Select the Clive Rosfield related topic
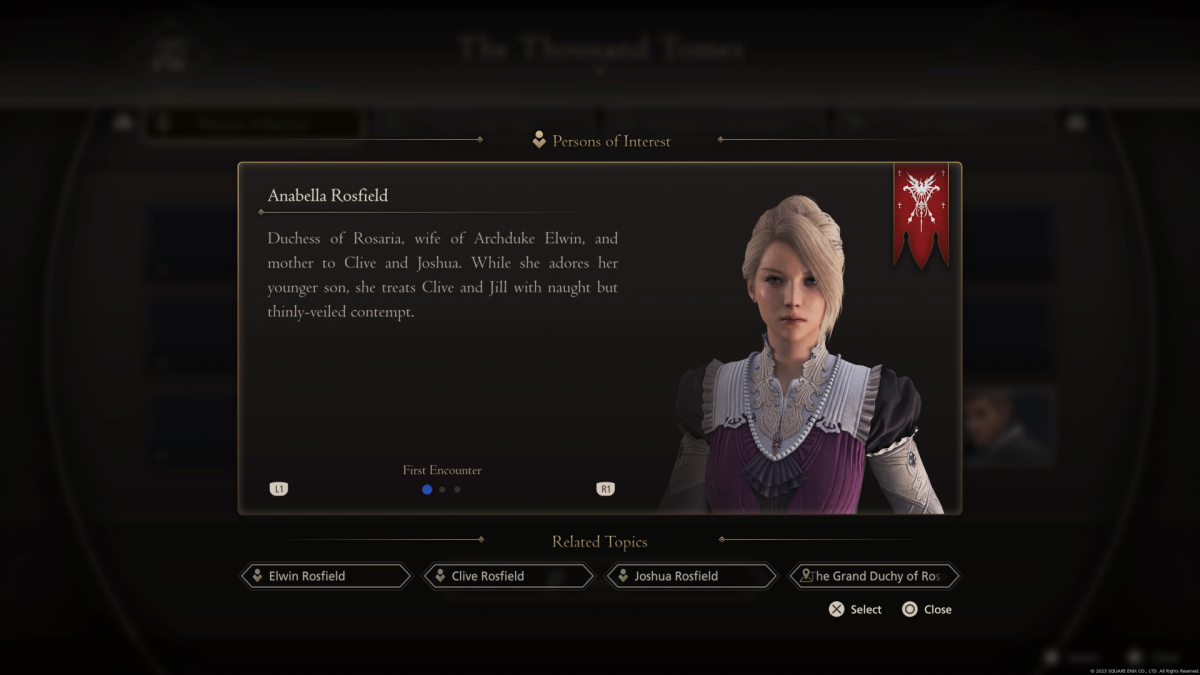The height and width of the screenshot is (675, 1200). point(508,576)
